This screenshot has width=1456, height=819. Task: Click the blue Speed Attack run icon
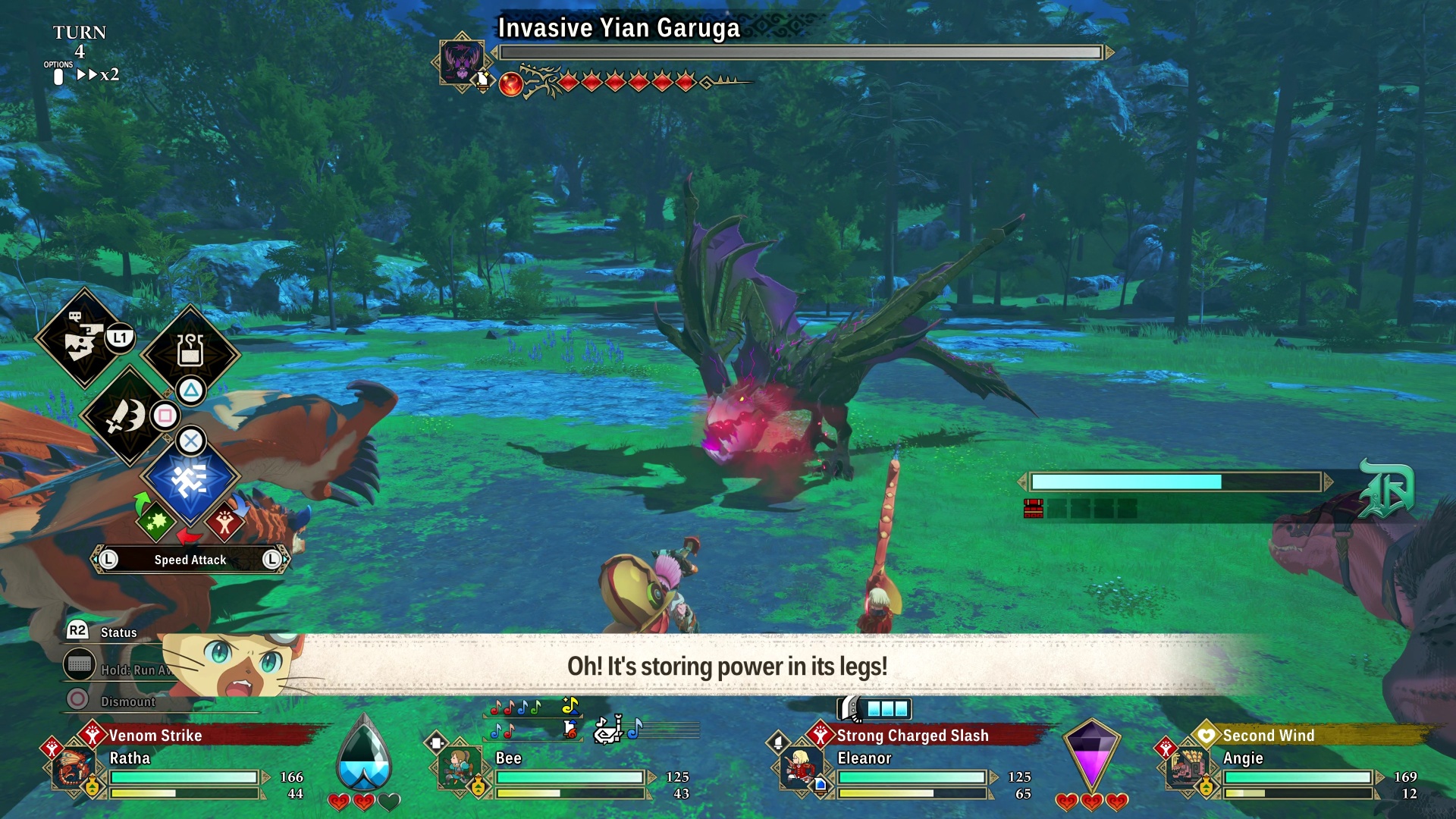click(x=190, y=479)
